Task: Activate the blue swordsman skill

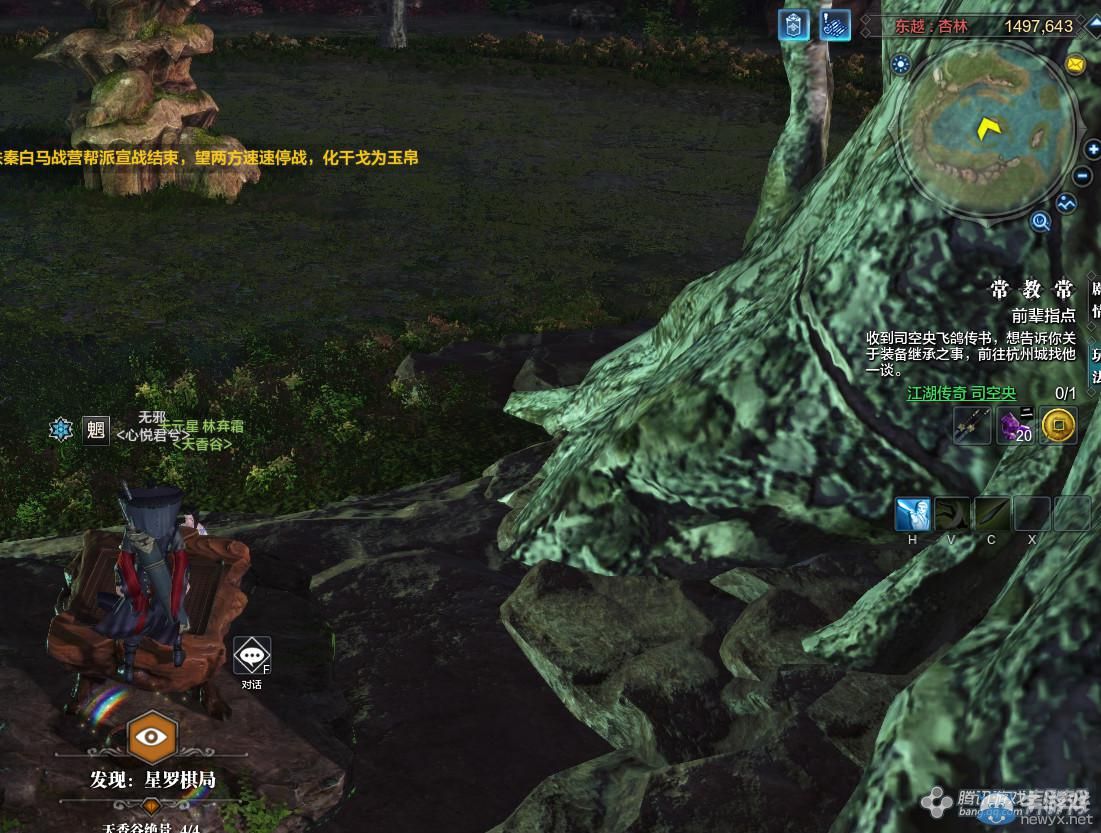Action: pyautogui.click(x=913, y=514)
